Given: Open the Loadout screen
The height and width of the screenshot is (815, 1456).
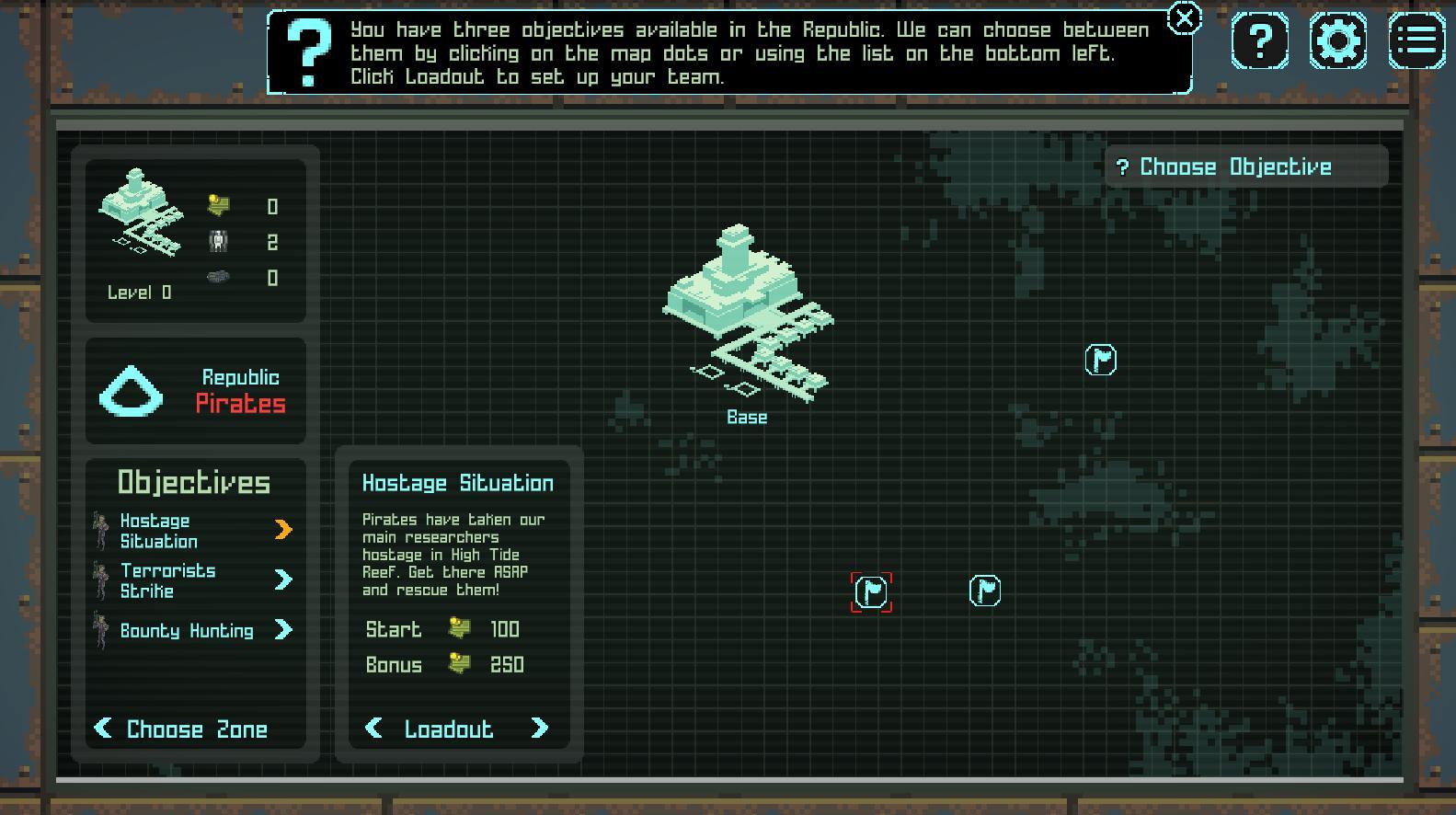Looking at the screenshot, I should point(450,729).
